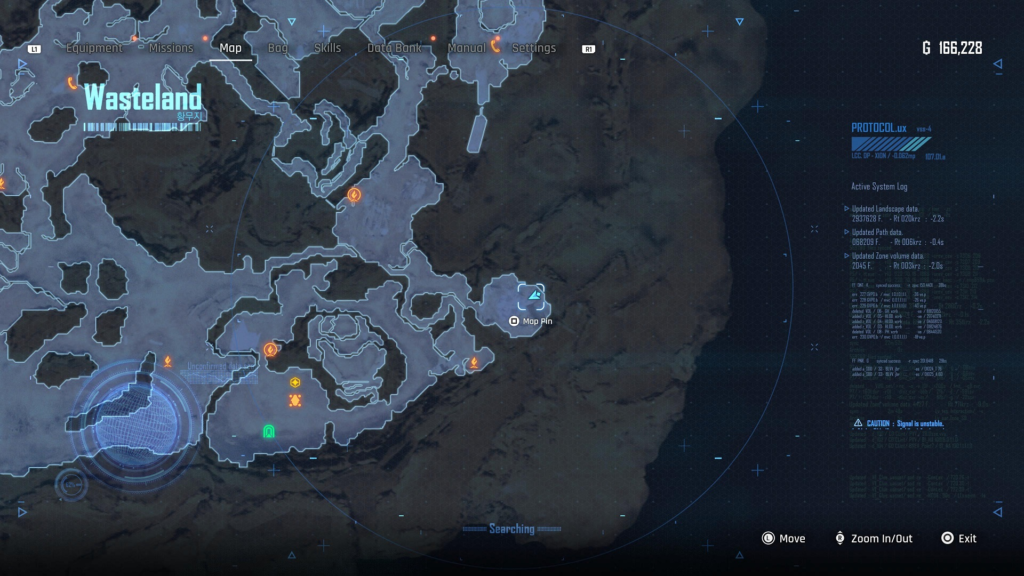Image resolution: width=1024 pixels, height=576 pixels.
Task: Click the yellow hexagon map marker
Action: 295,382
